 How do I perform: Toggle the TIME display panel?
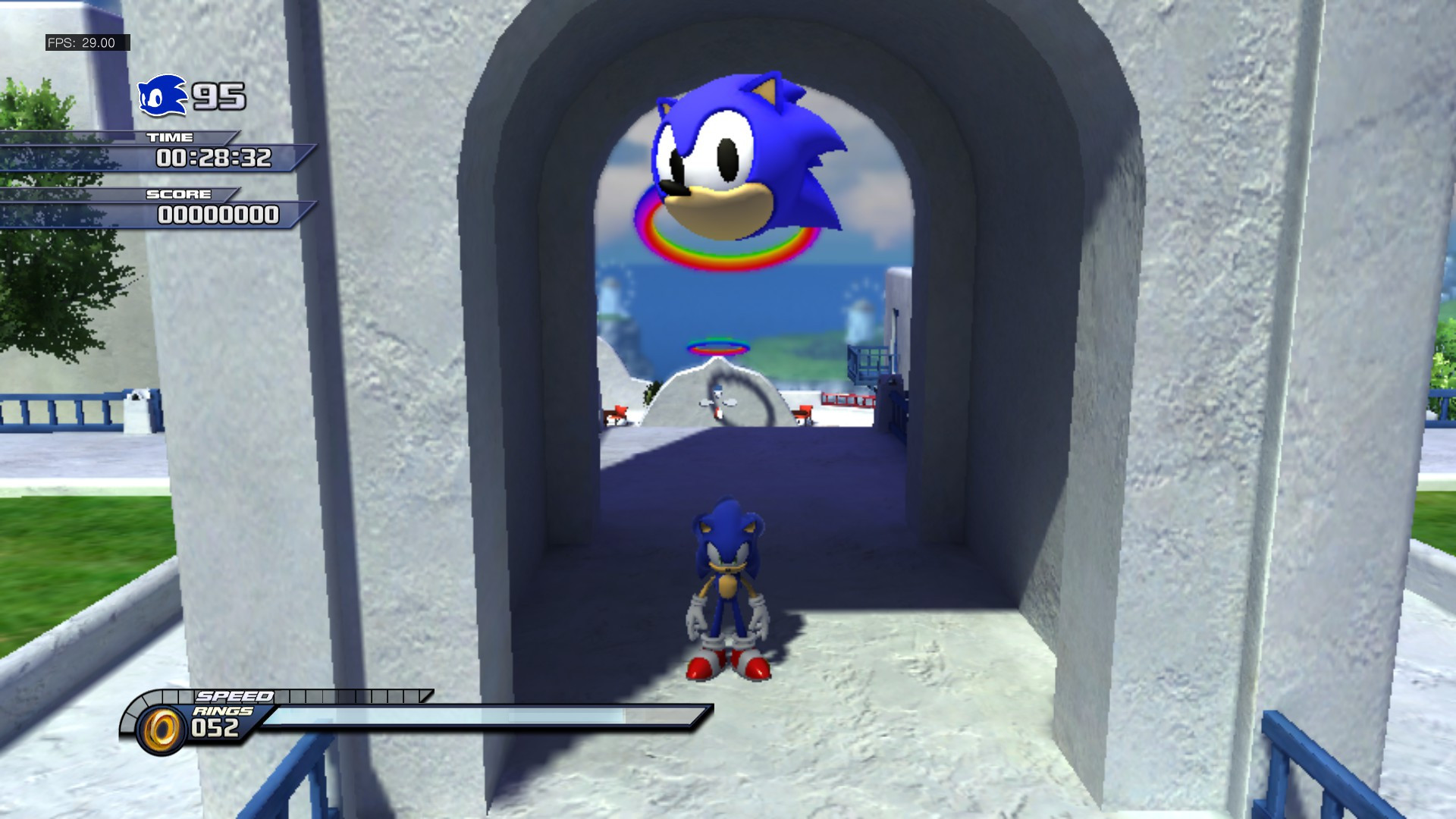click(x=215, y=159)
